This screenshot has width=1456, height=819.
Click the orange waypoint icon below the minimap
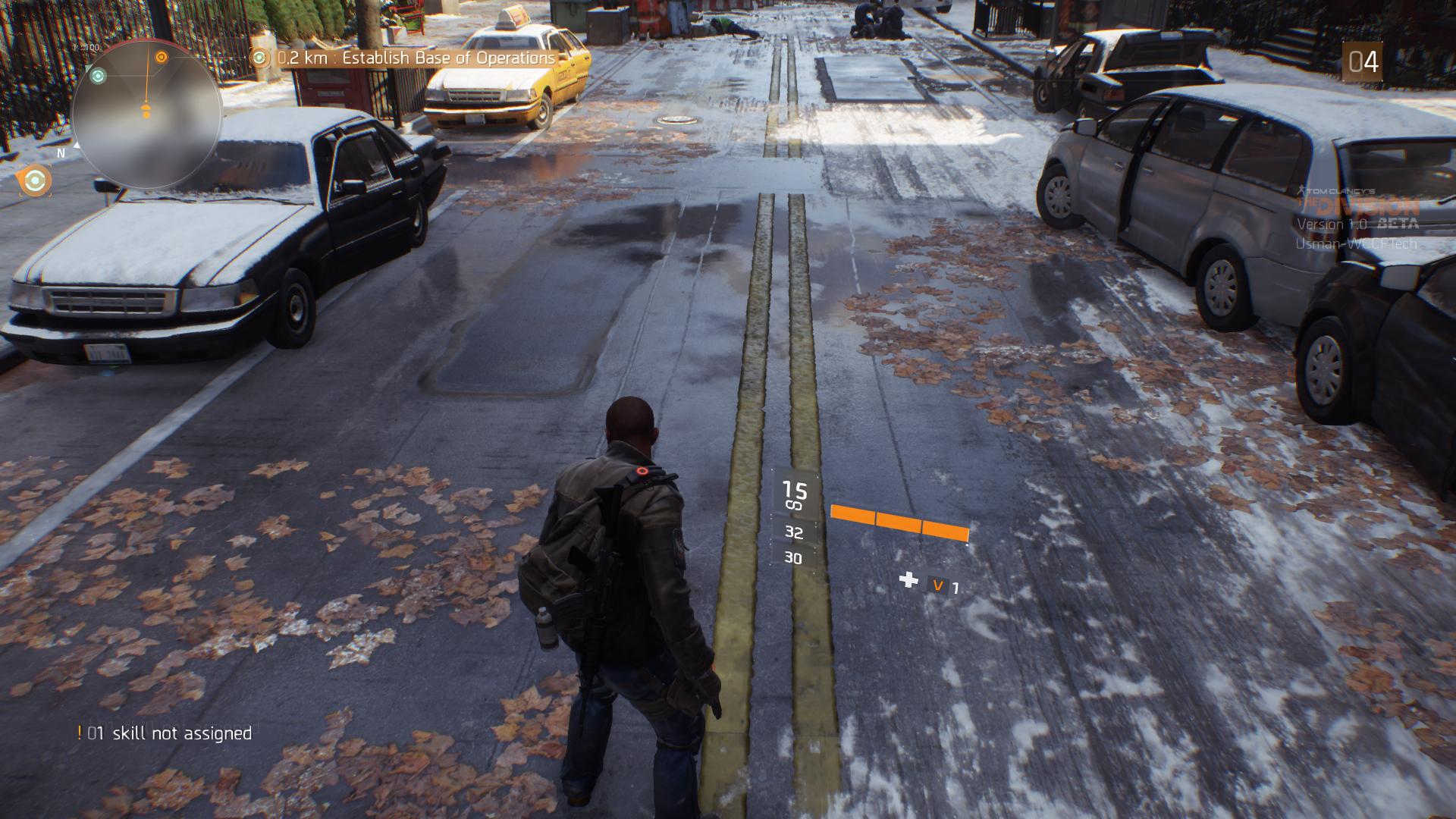(34, 181)
